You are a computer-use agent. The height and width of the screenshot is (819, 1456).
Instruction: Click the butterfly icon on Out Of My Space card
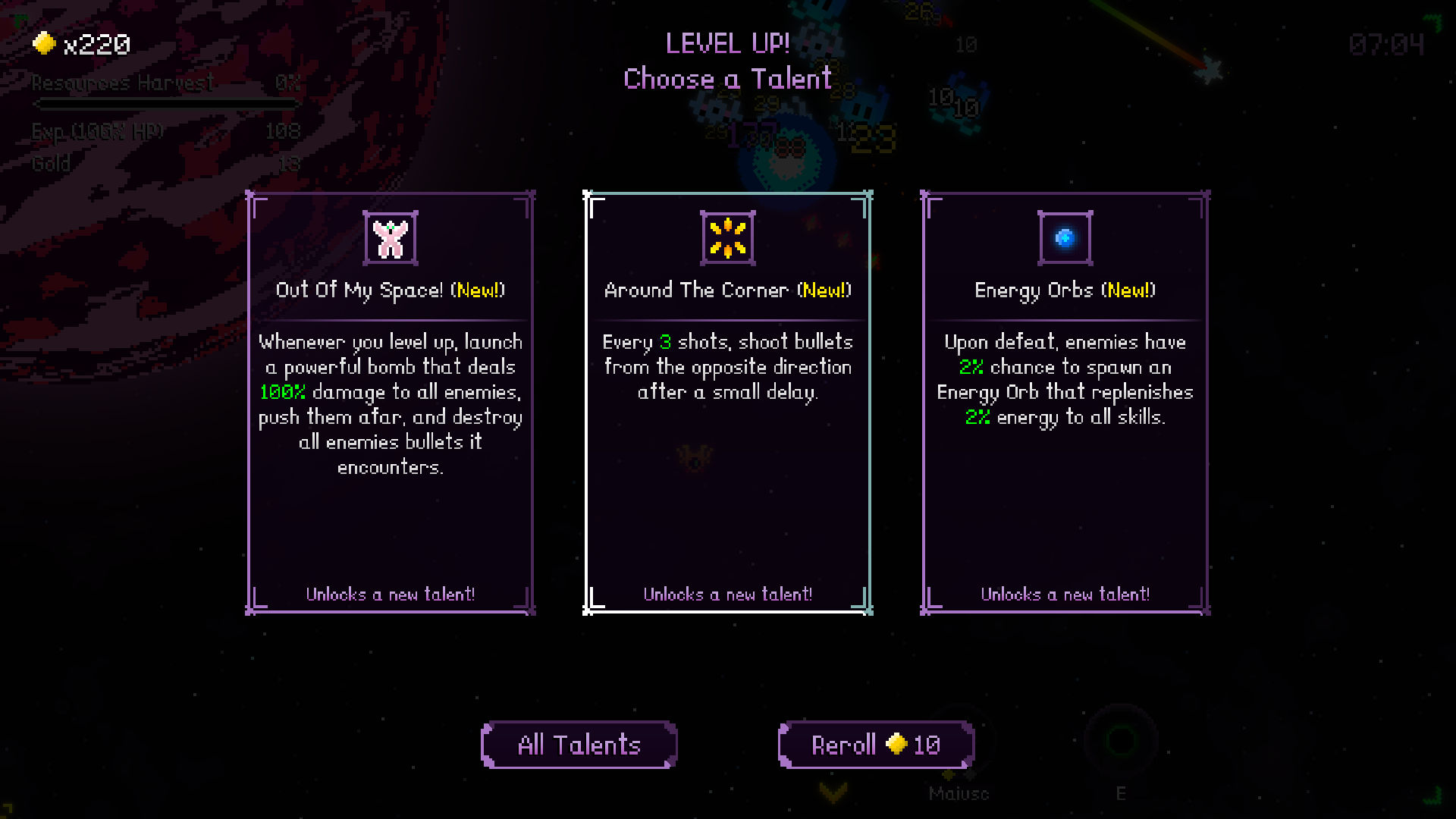390,236
